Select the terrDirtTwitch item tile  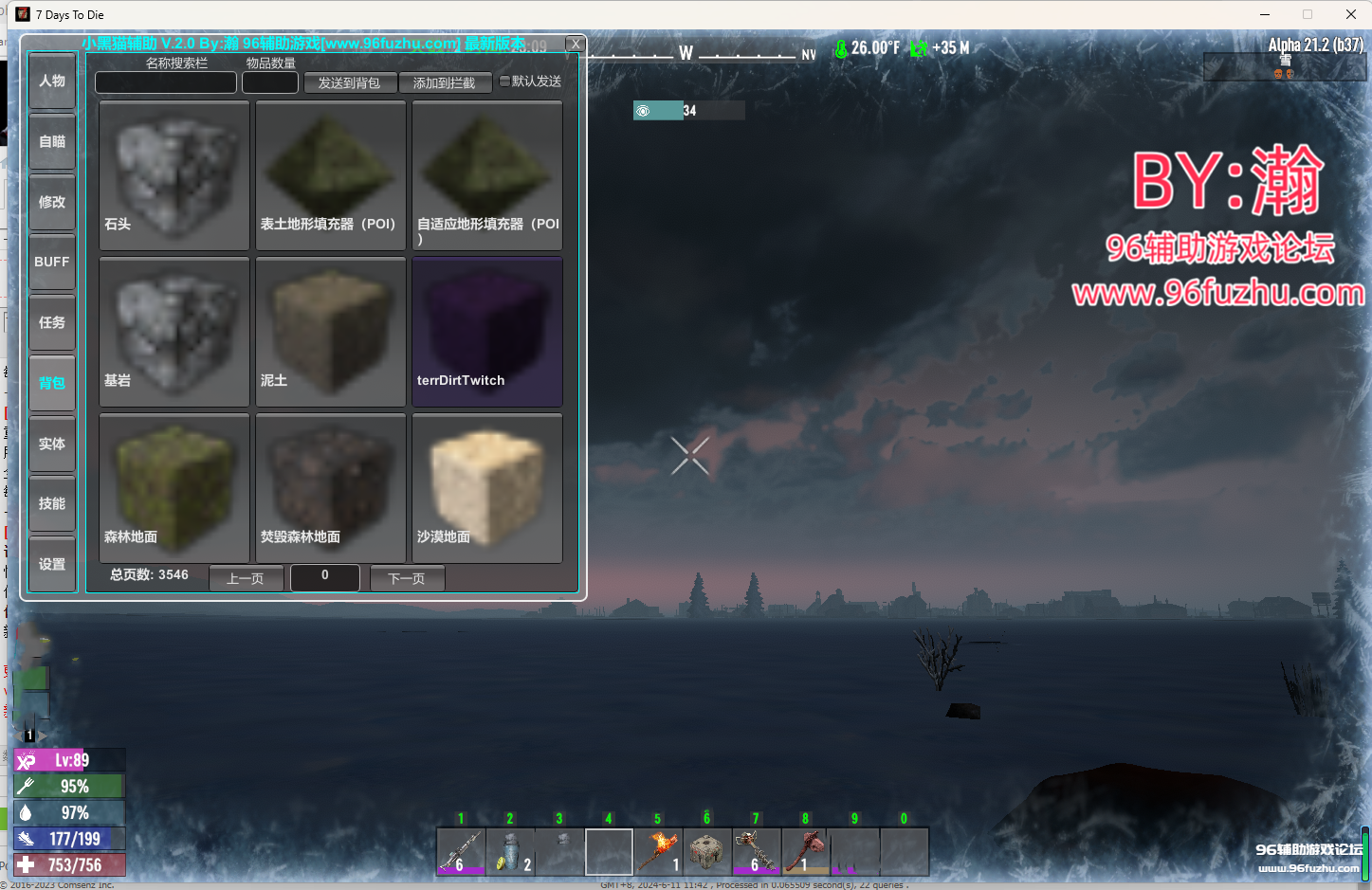[x=487, y=332]
